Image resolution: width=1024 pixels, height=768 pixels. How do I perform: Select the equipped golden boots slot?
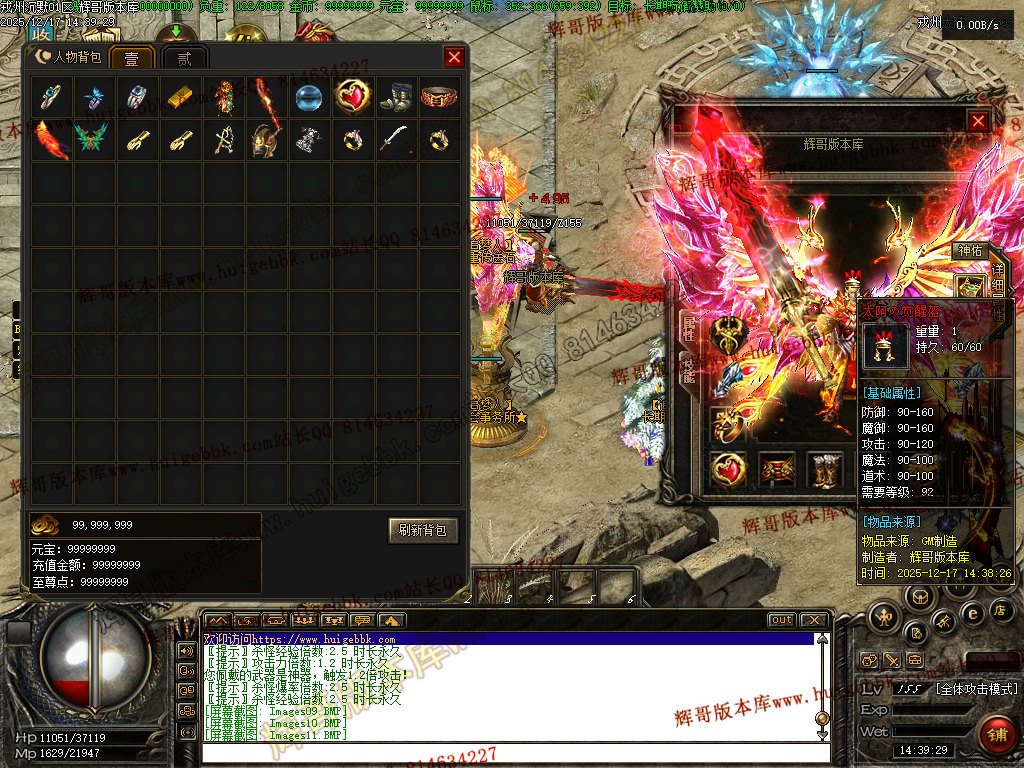[x=827, y=469]
